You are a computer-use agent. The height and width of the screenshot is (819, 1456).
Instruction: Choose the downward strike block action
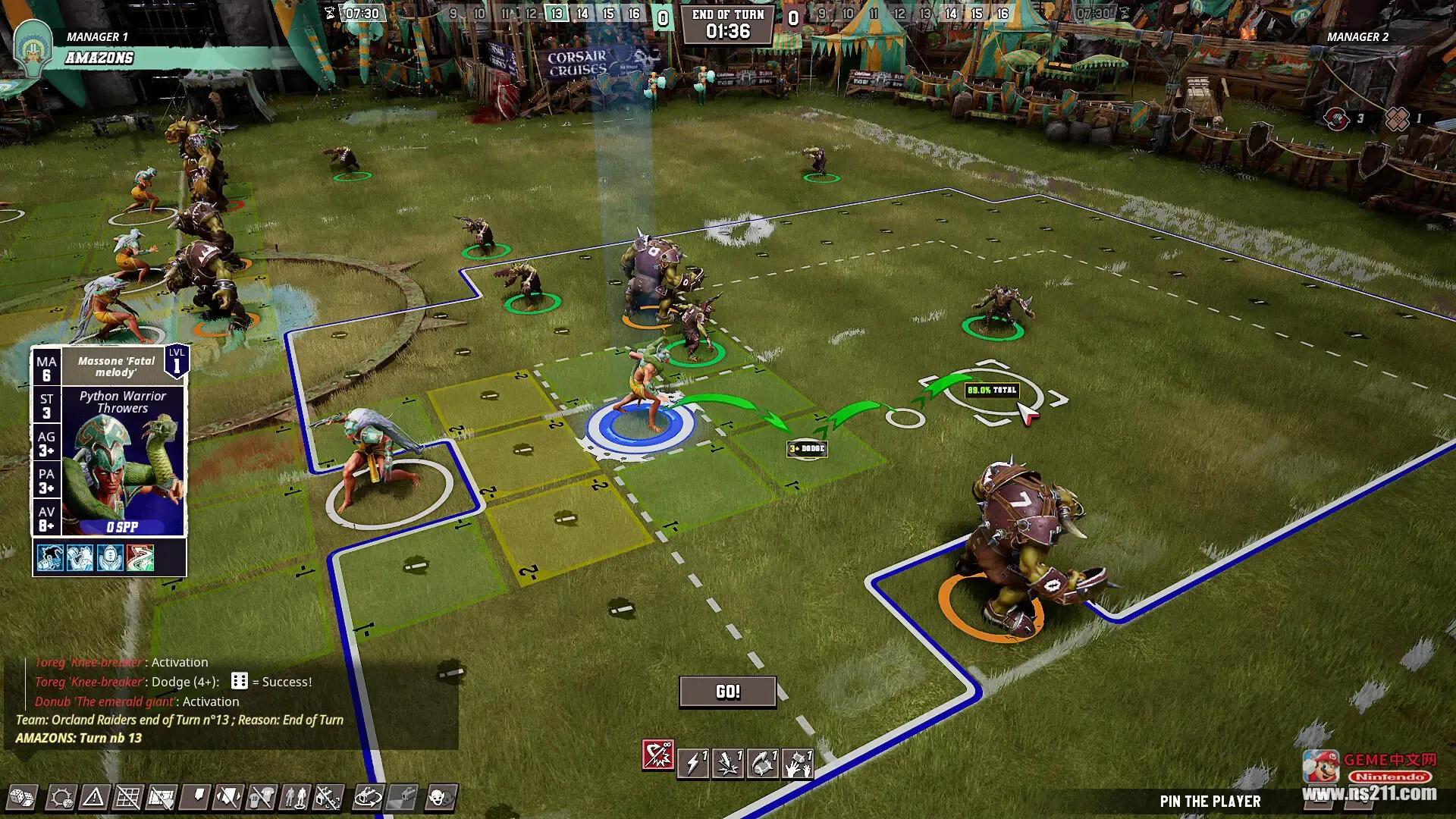tap(728, 763)
